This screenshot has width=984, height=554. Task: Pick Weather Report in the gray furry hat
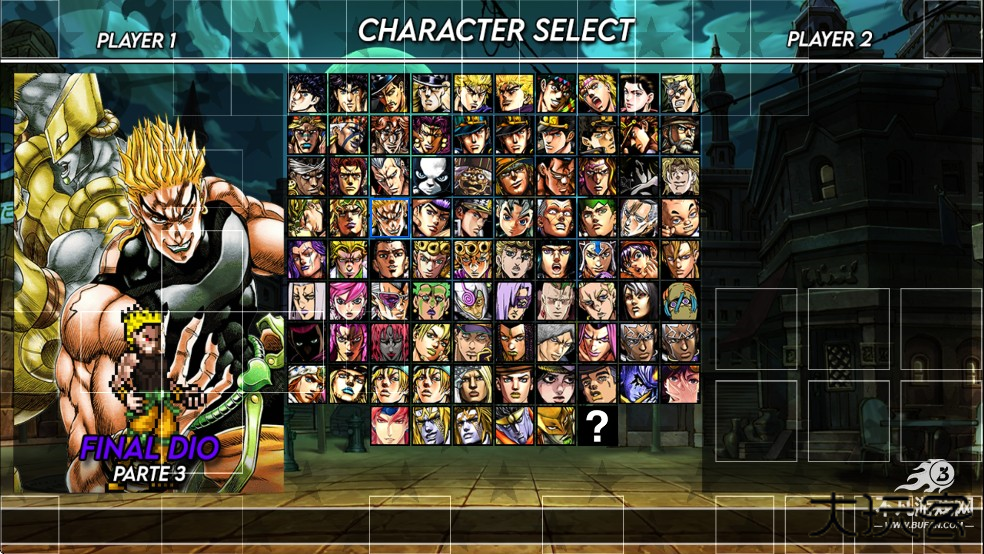[x=555, y=343]
